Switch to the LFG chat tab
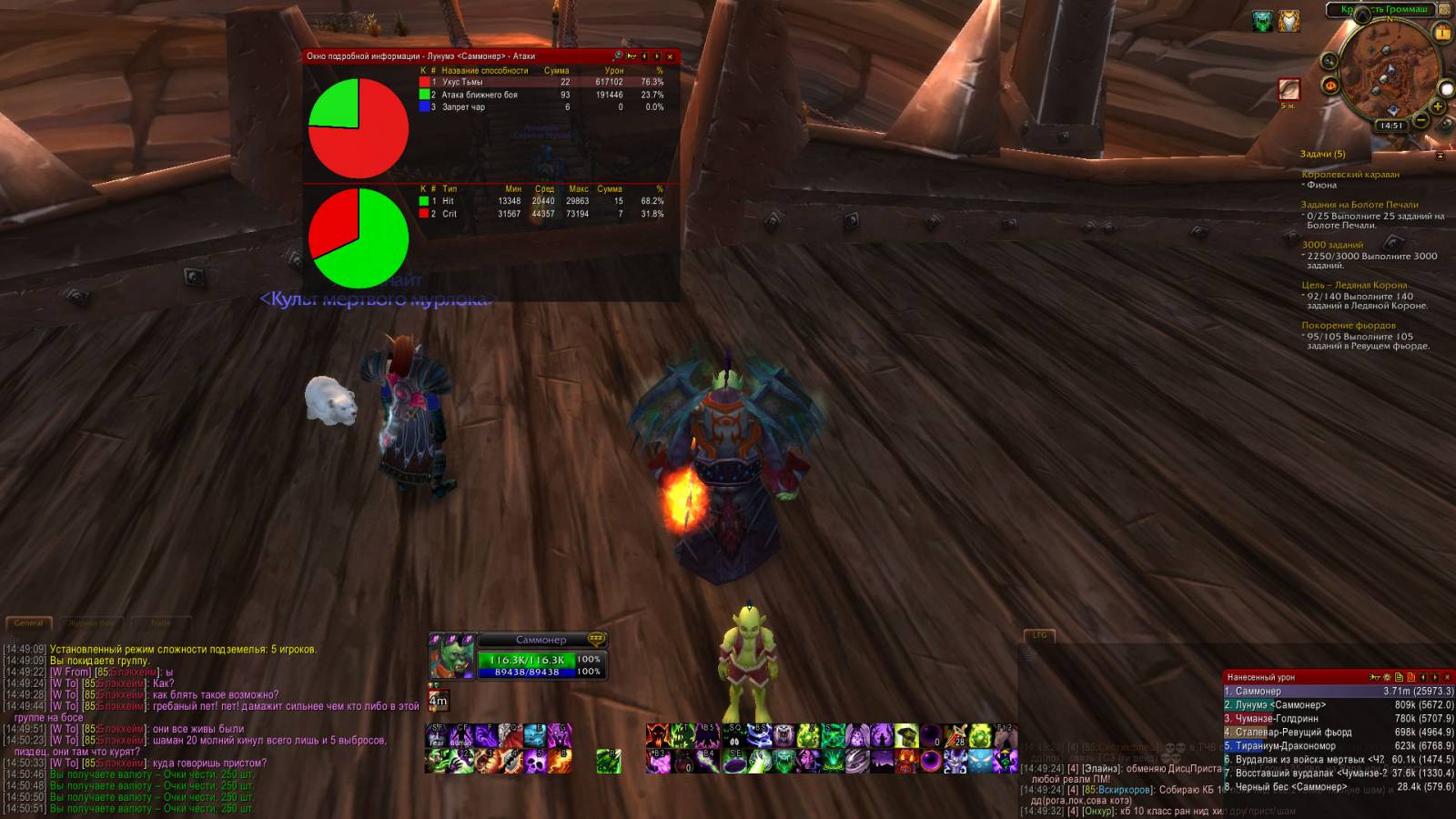The height and width of the screenshot is (819, 1456). click(x=1039, y=635)
